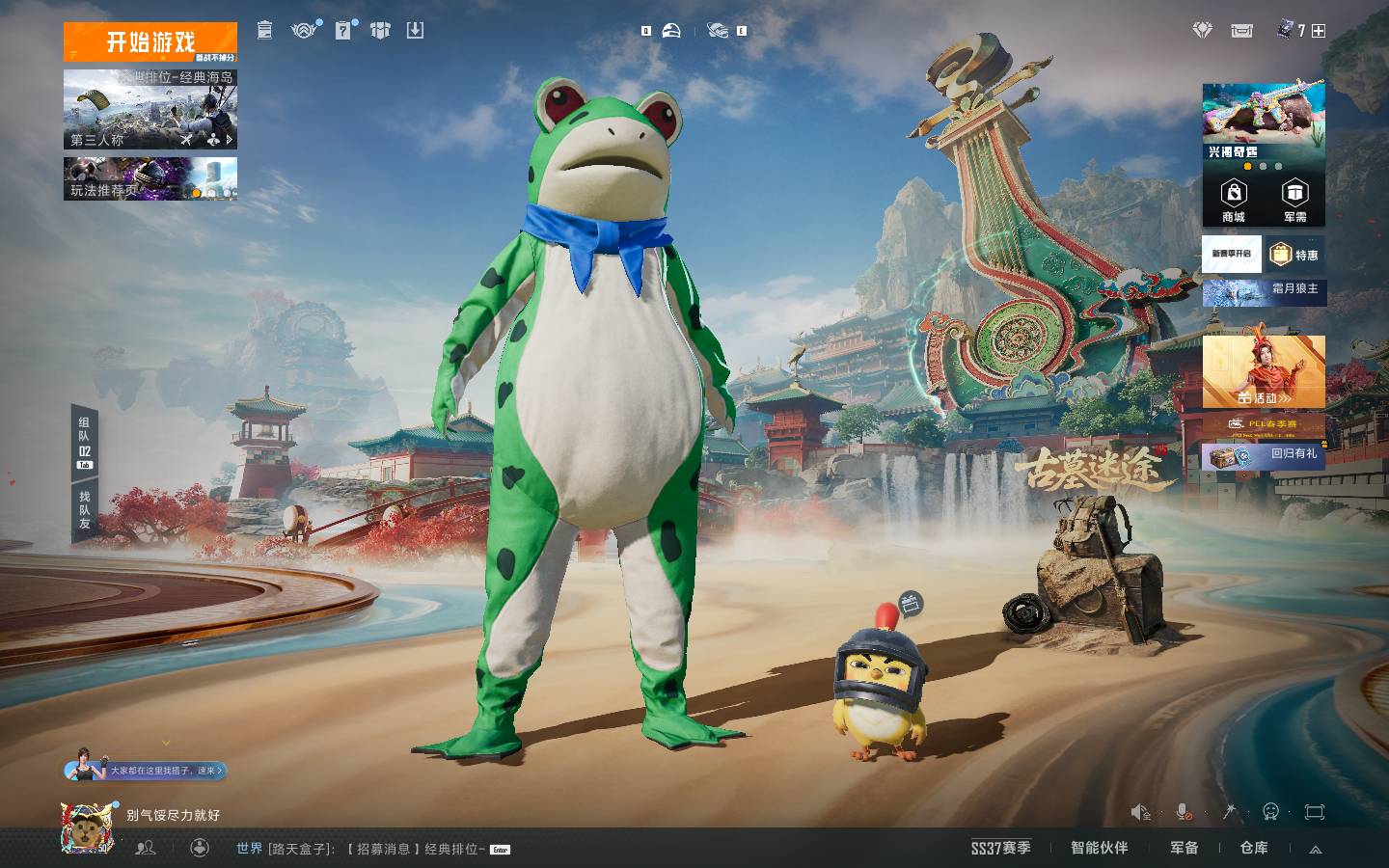The height and width of the screenshot is (868, 1389).
Task: Add currency with the plus button
Action: pyautogui.click(x=1319, y=31)
